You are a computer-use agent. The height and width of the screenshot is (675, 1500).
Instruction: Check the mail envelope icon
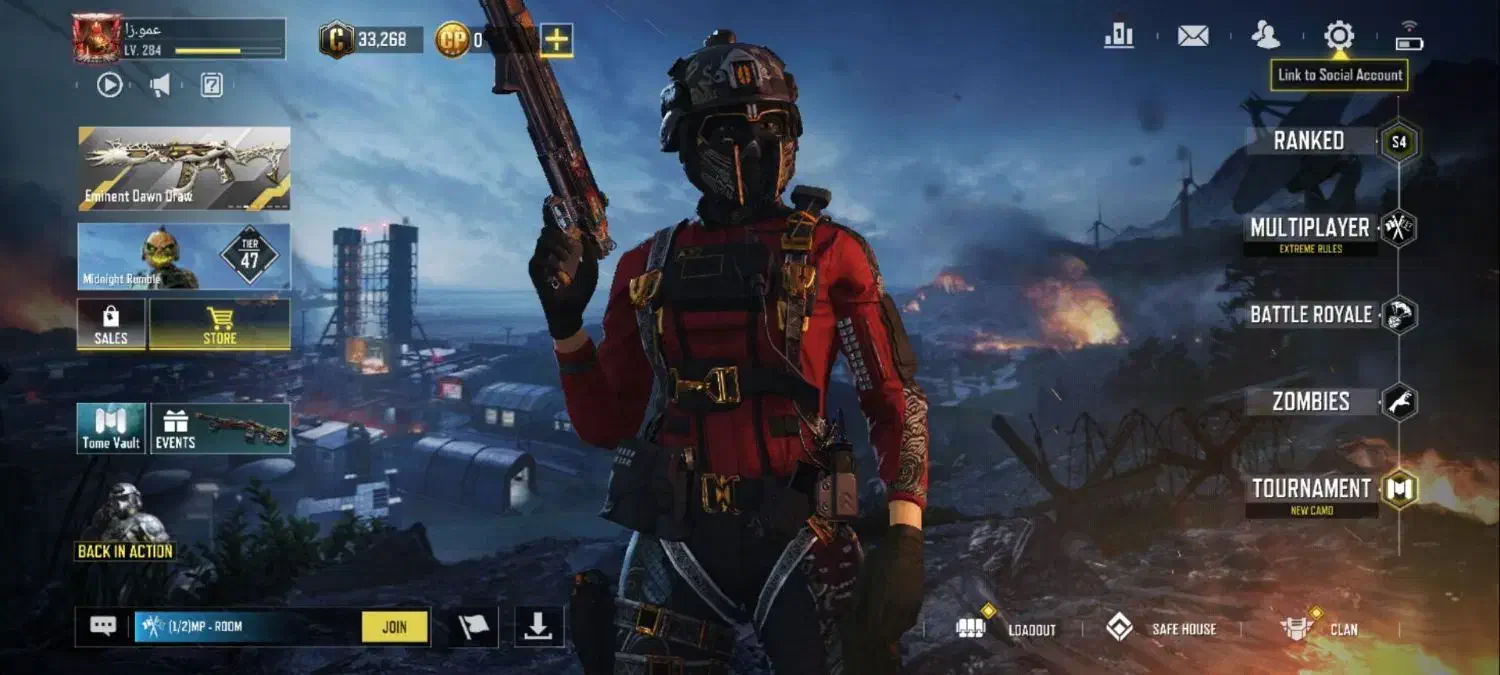1192,37
